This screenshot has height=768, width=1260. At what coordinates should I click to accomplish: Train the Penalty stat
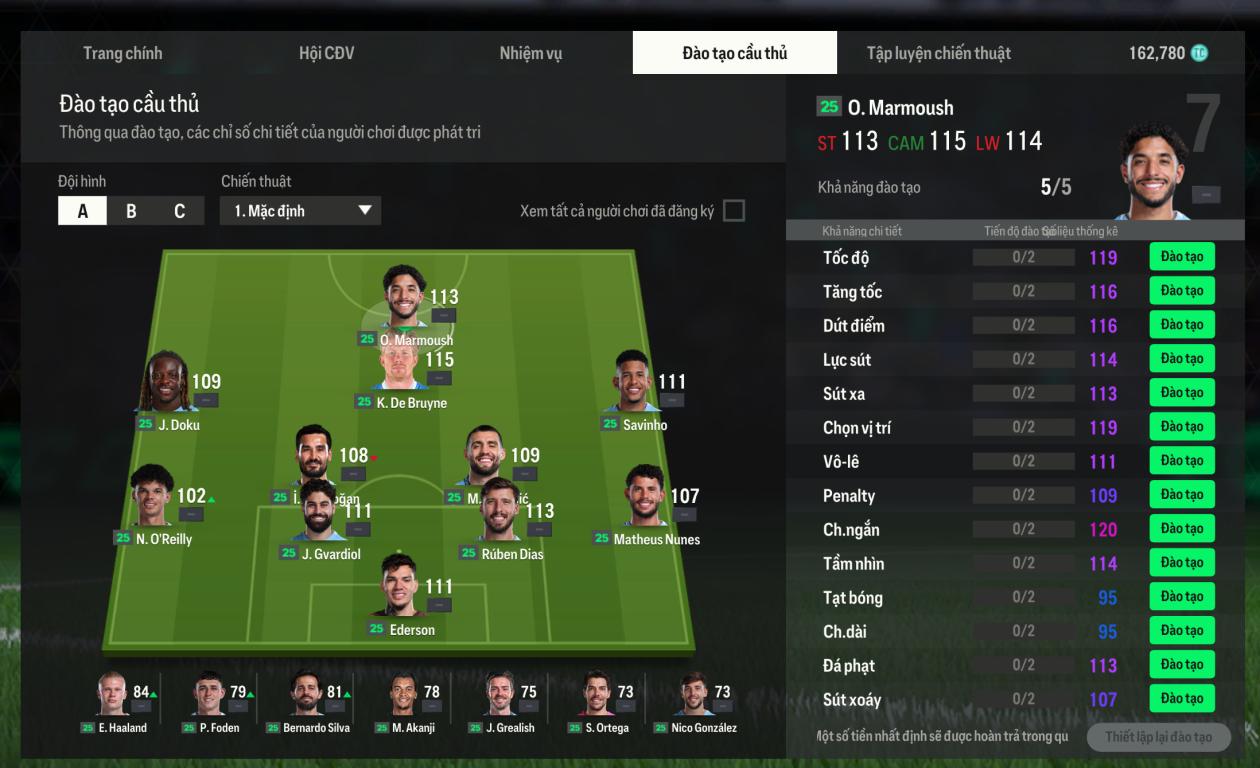pos(1181,495)
